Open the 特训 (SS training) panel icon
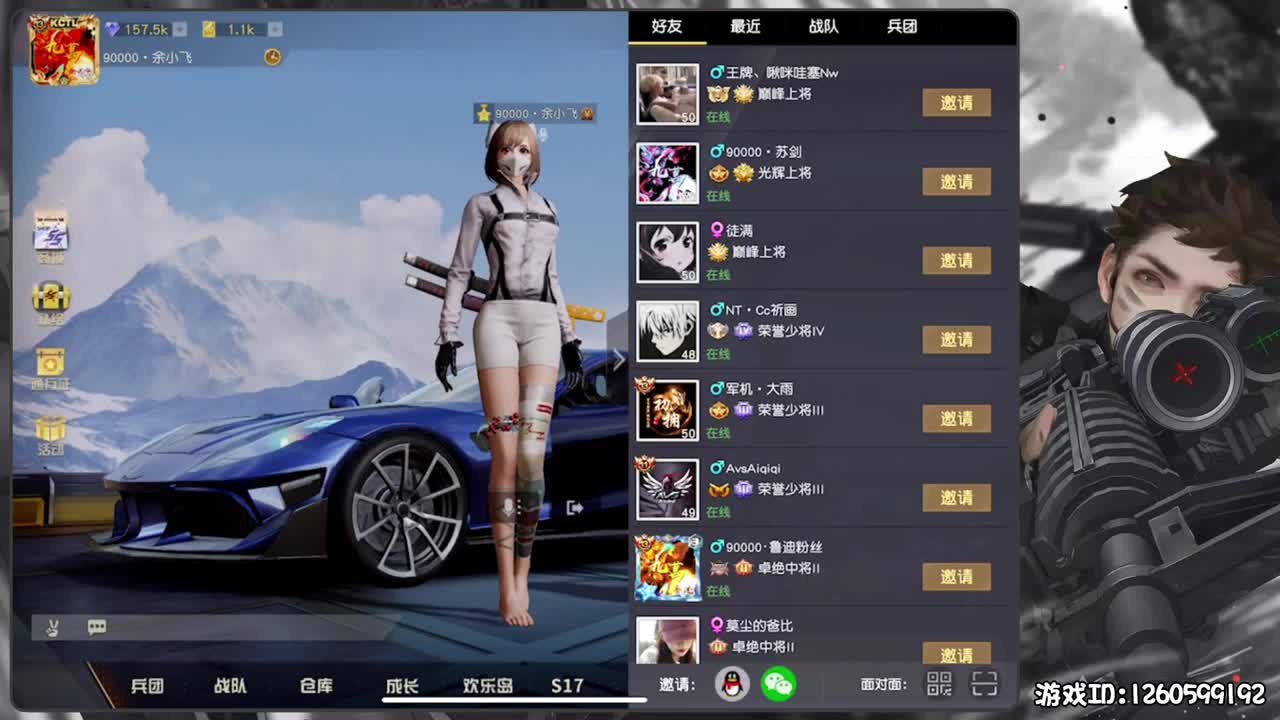 tap(47, 235)
